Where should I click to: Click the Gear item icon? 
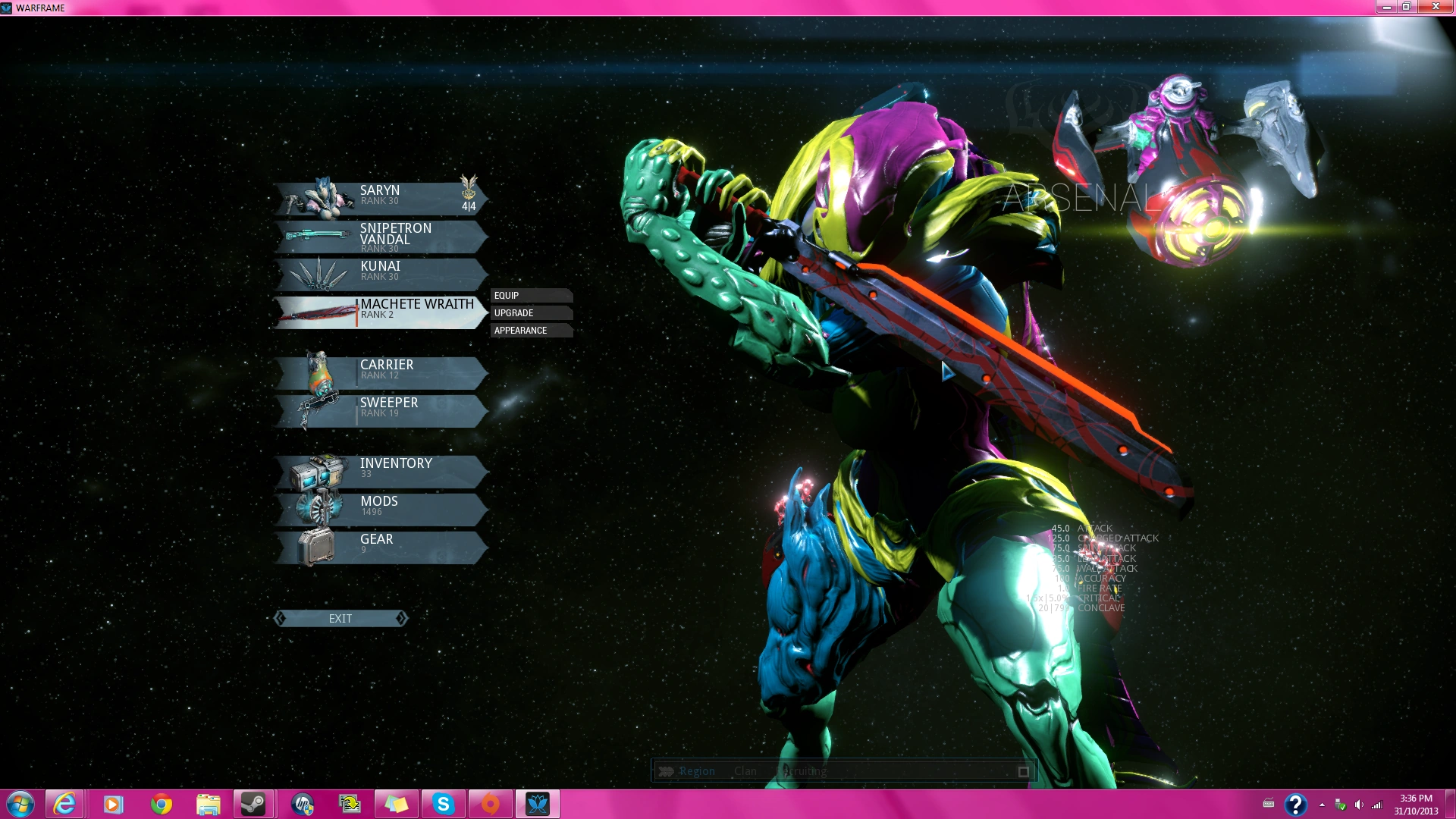318,546
